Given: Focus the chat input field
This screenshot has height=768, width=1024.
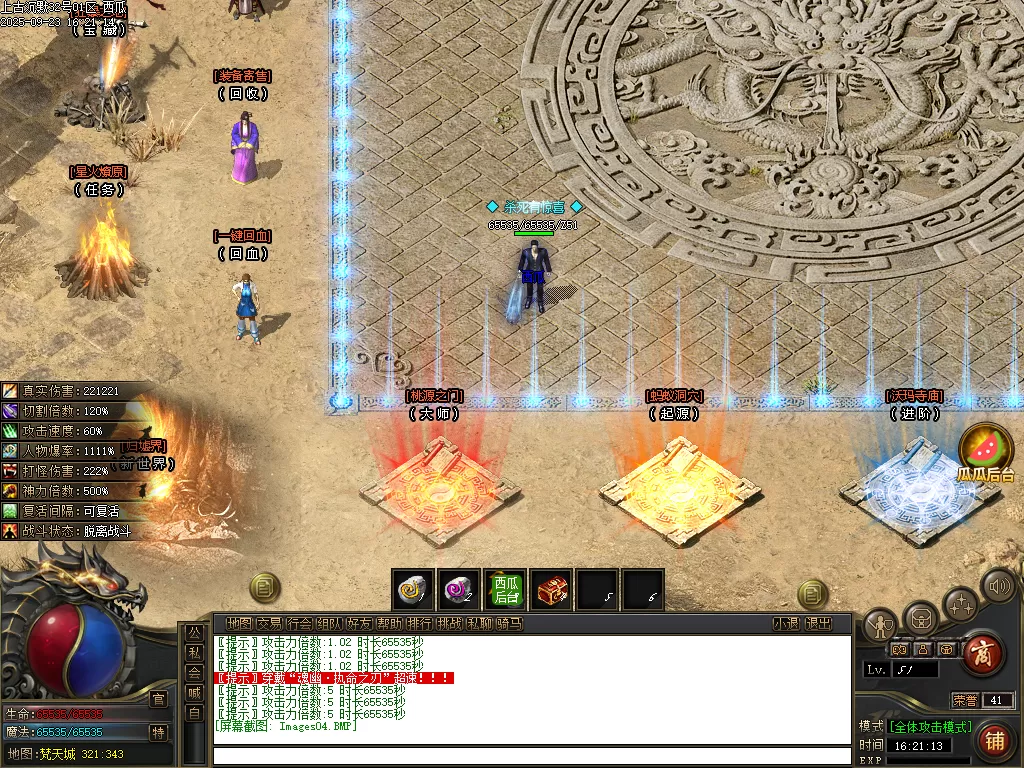Looking at the screenshot, I should pos(530,755).
